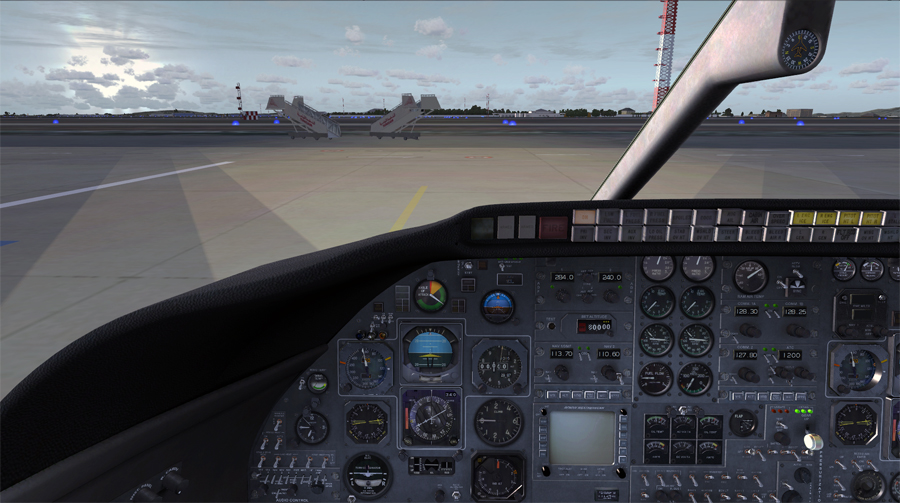Click the red FIRE warning button
This screenshot has width=900, height=503.
point(552,227)
